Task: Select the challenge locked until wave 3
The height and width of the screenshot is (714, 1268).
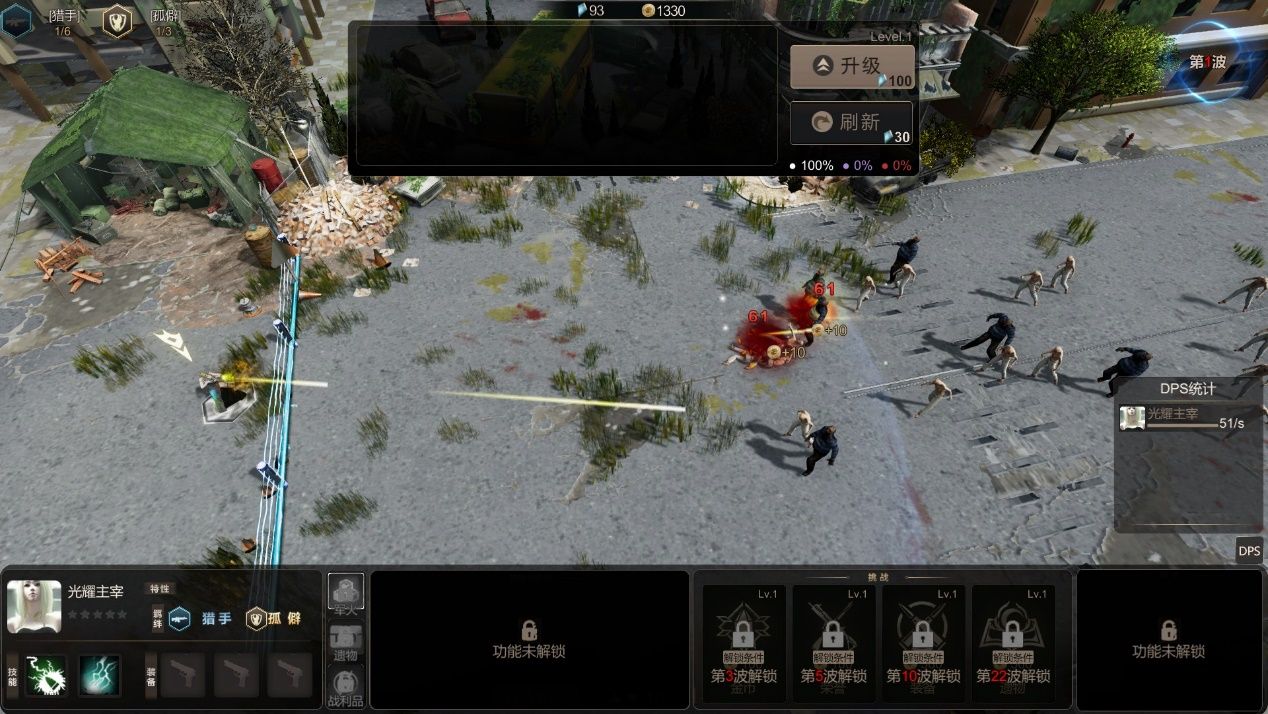Action: tap(743, 641)
